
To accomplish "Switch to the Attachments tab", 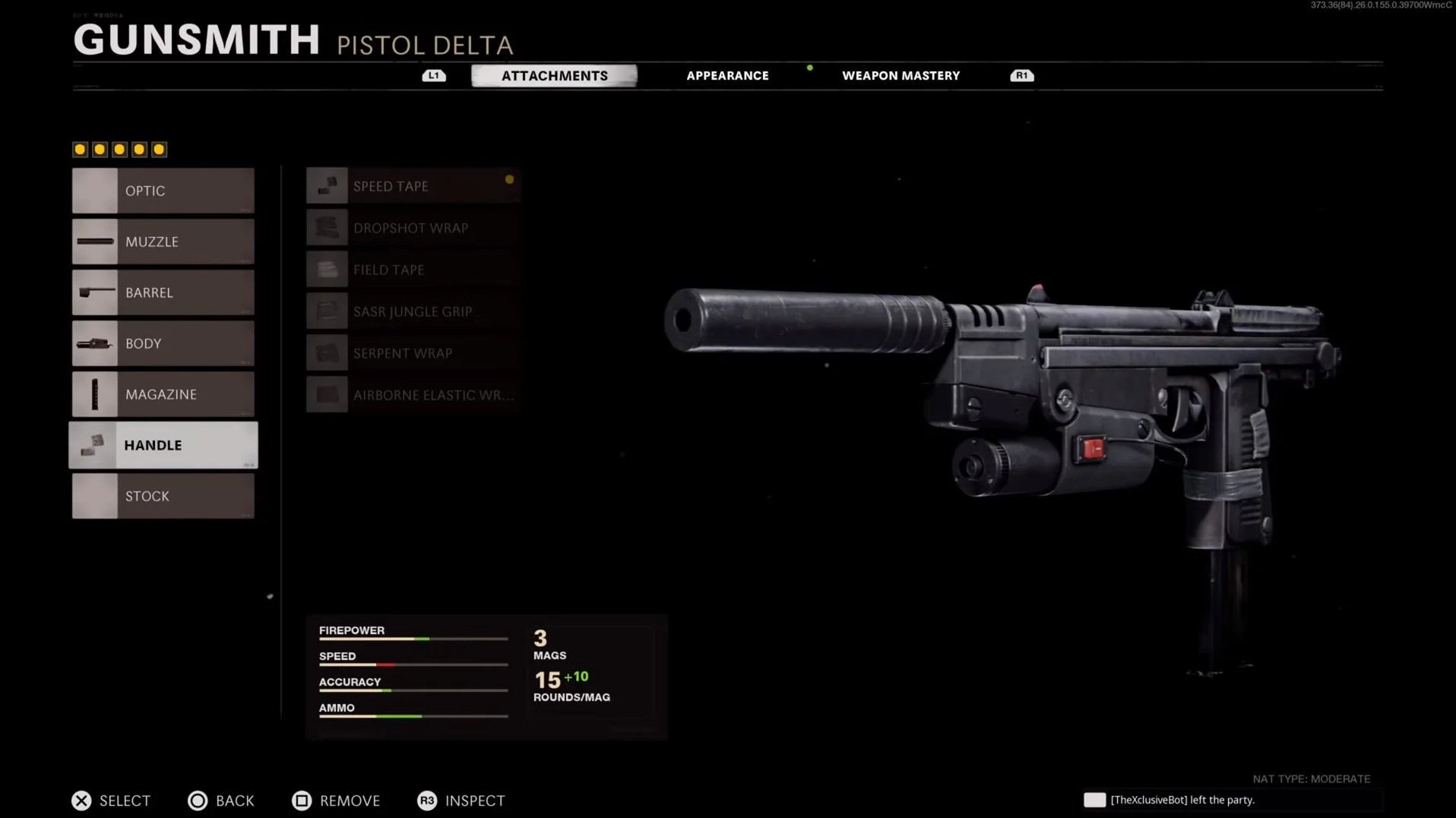I will pos(554,75).
